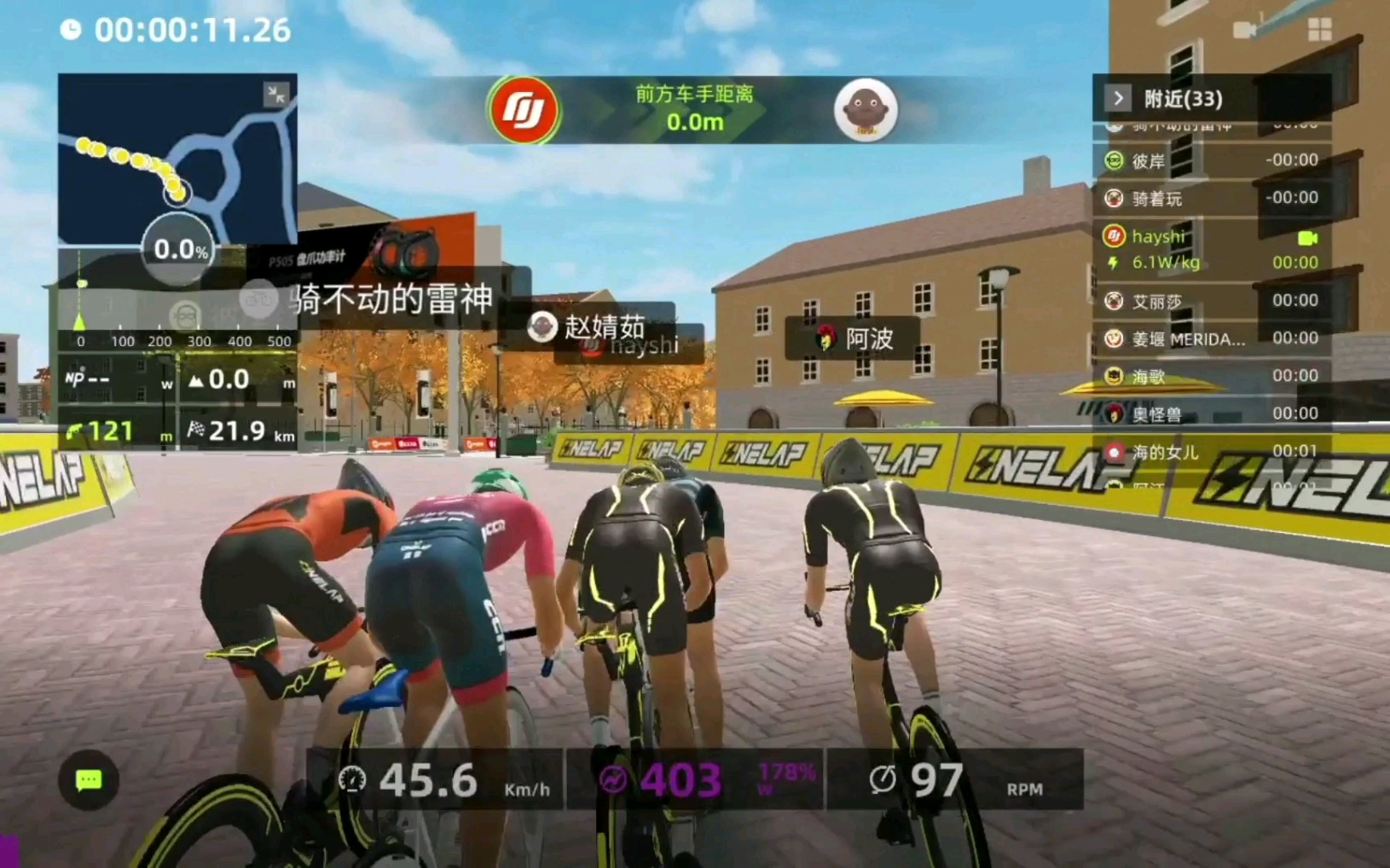The width and height of the screenshot is (1390, 868).
Task: Select the 姜堰 MERIDA rider row
Action: coord(1211,339)
